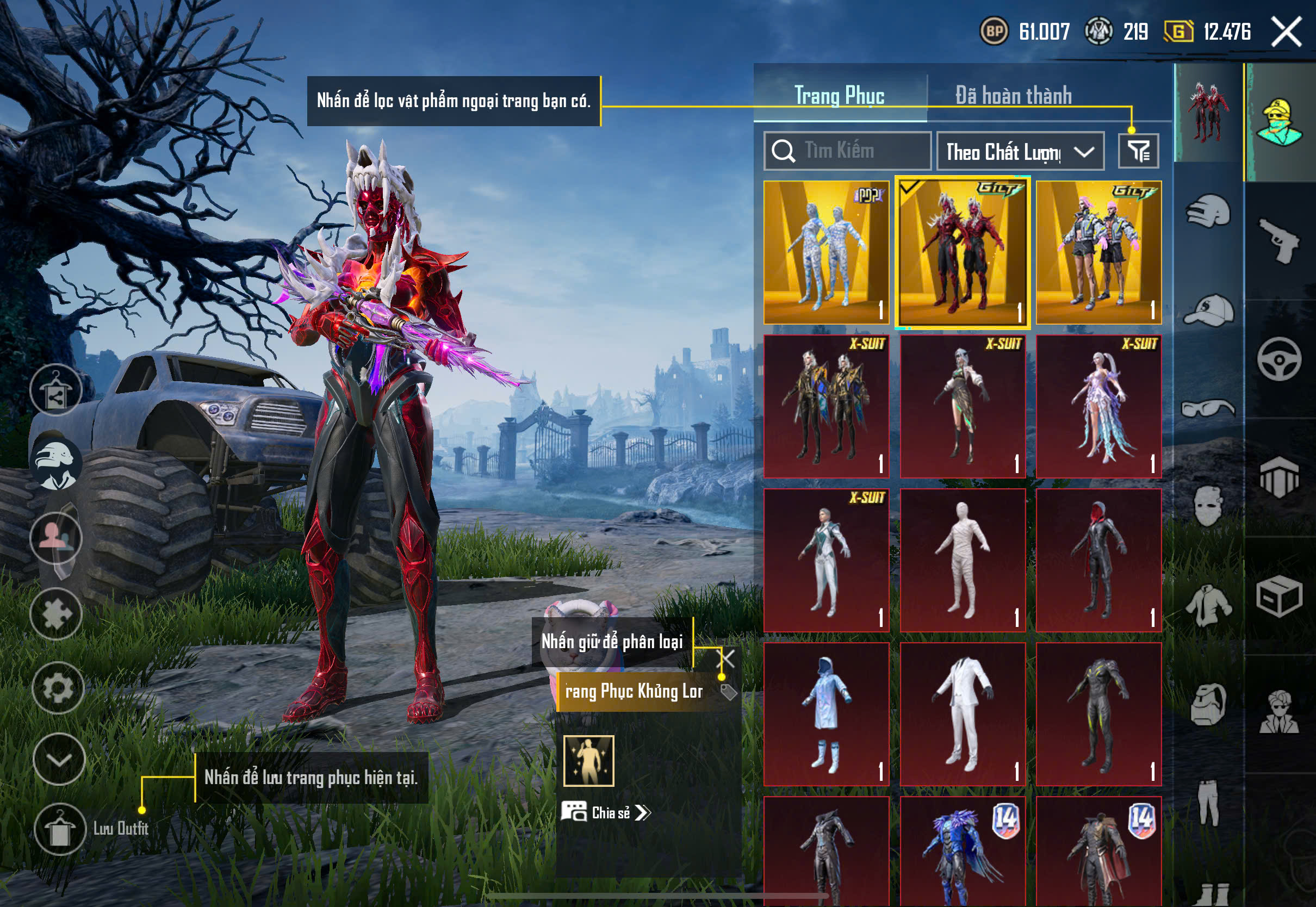Screen dimensions: 1316x907
Task: Open the Theo Chất Lượng sort dropdown
Action: click(x=1020, y=152)
